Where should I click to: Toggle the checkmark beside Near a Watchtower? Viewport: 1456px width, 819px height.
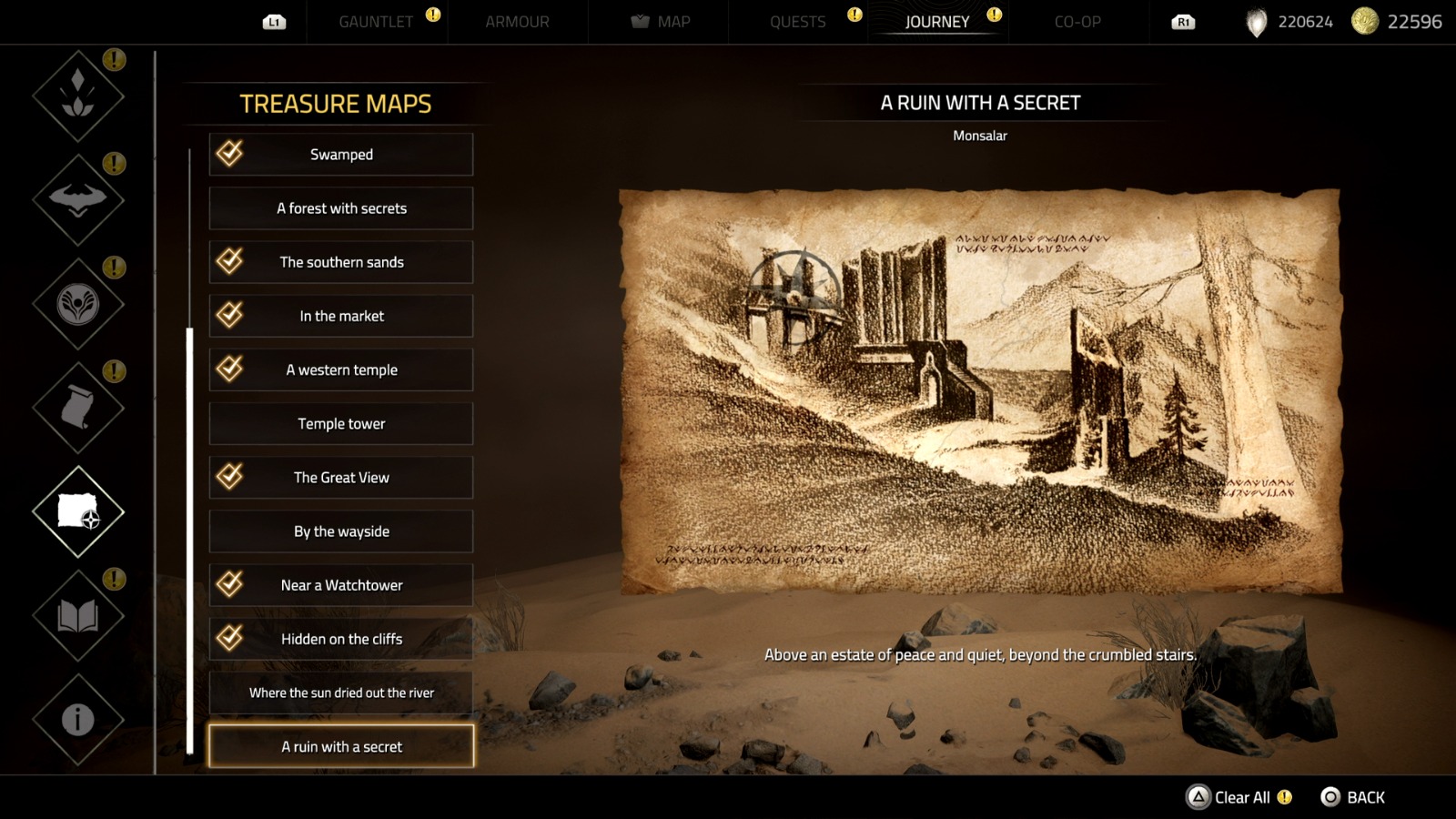coord(229,585)
